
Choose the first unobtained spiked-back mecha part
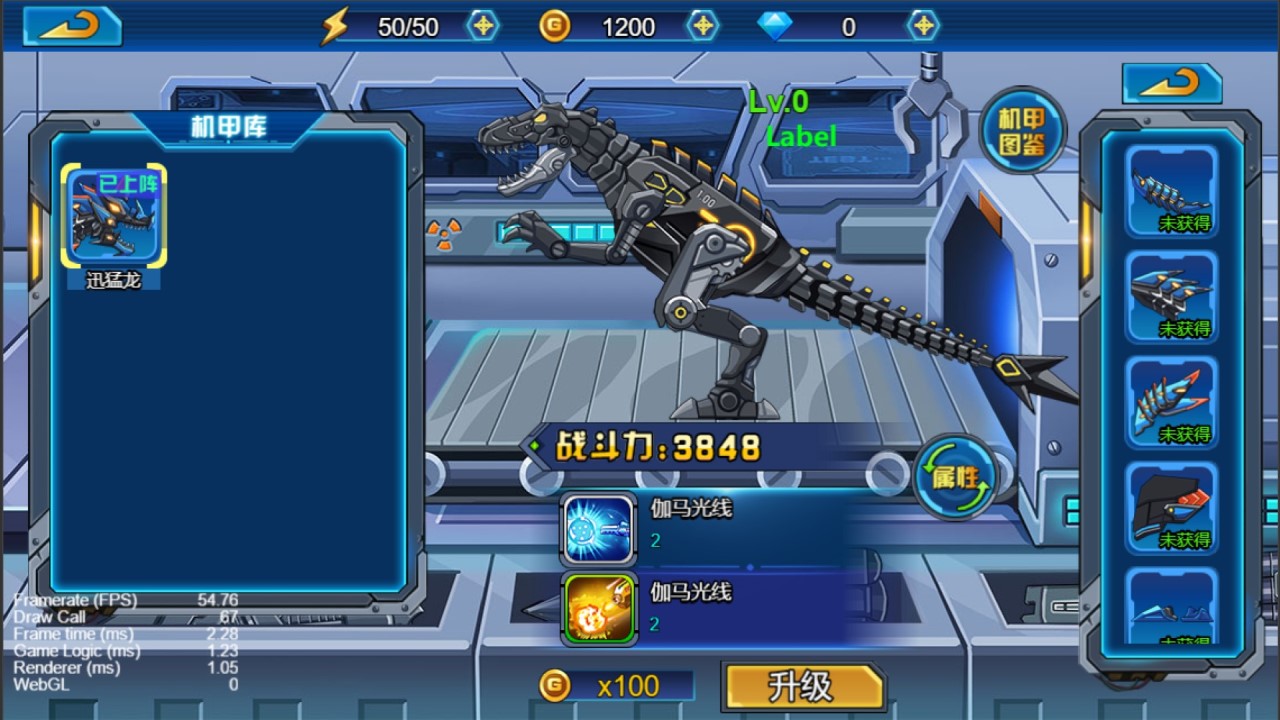click(x=1172, y=191)
